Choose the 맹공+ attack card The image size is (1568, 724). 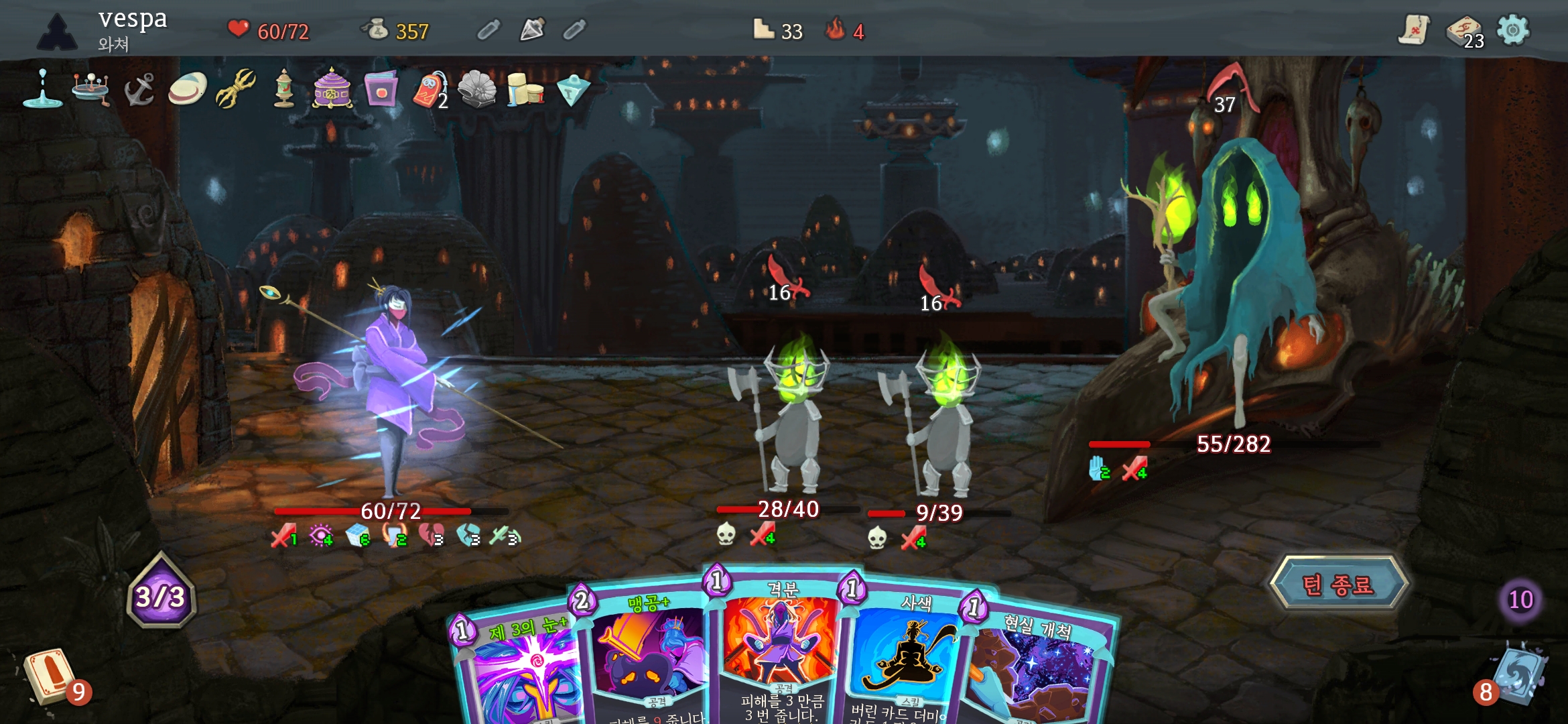[647, 657]
